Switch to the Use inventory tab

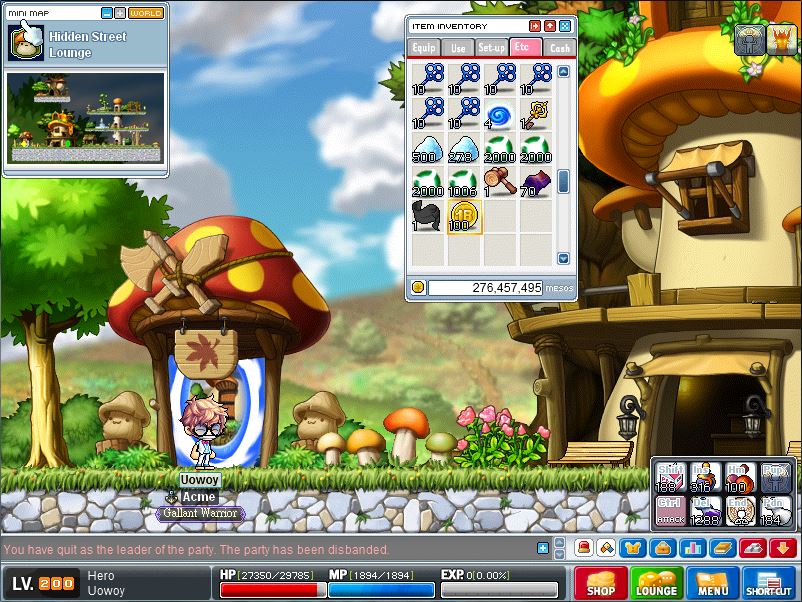458,47
